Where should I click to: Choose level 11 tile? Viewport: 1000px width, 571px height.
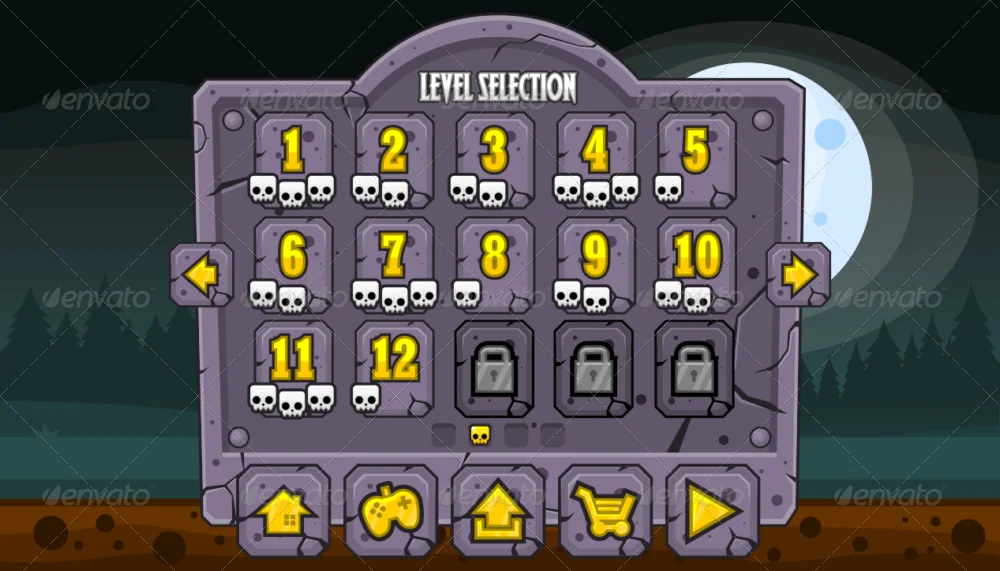(293, 366)
